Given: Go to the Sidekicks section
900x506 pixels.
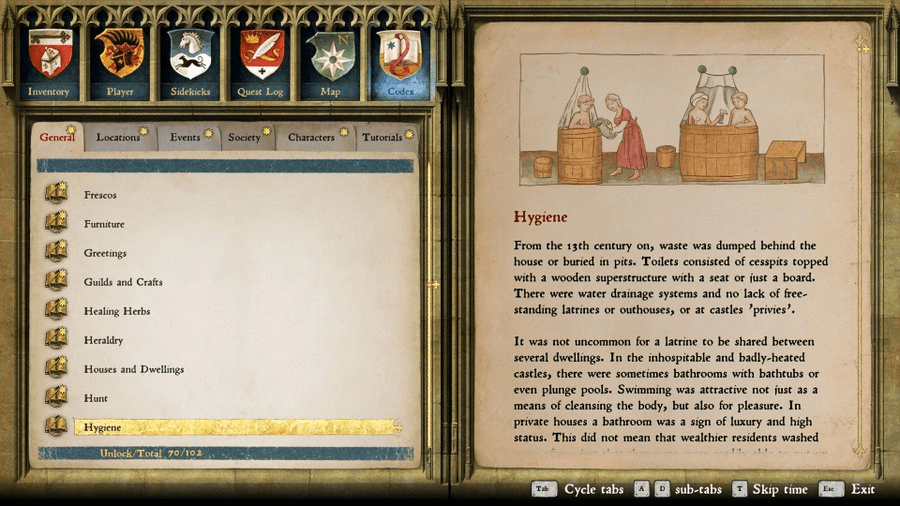Looking at the screenshot, I should pos(190,59).
